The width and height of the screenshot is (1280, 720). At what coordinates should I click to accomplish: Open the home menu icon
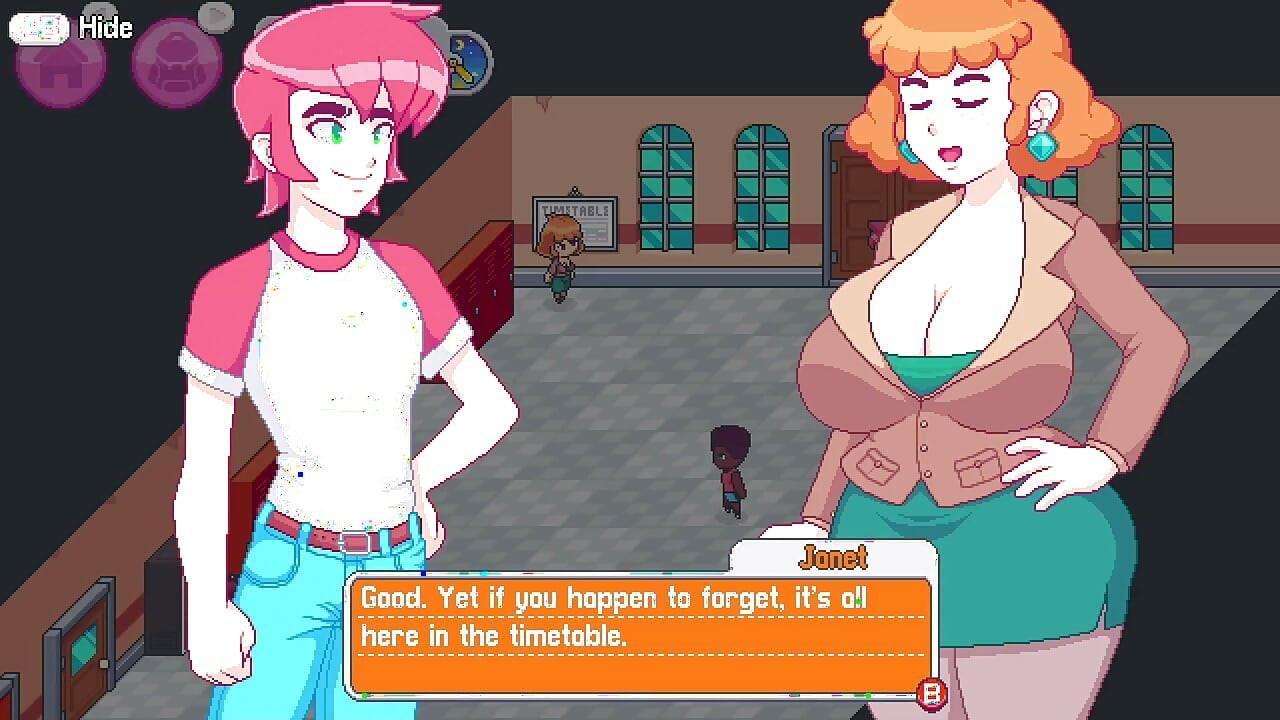coord(60,67)
